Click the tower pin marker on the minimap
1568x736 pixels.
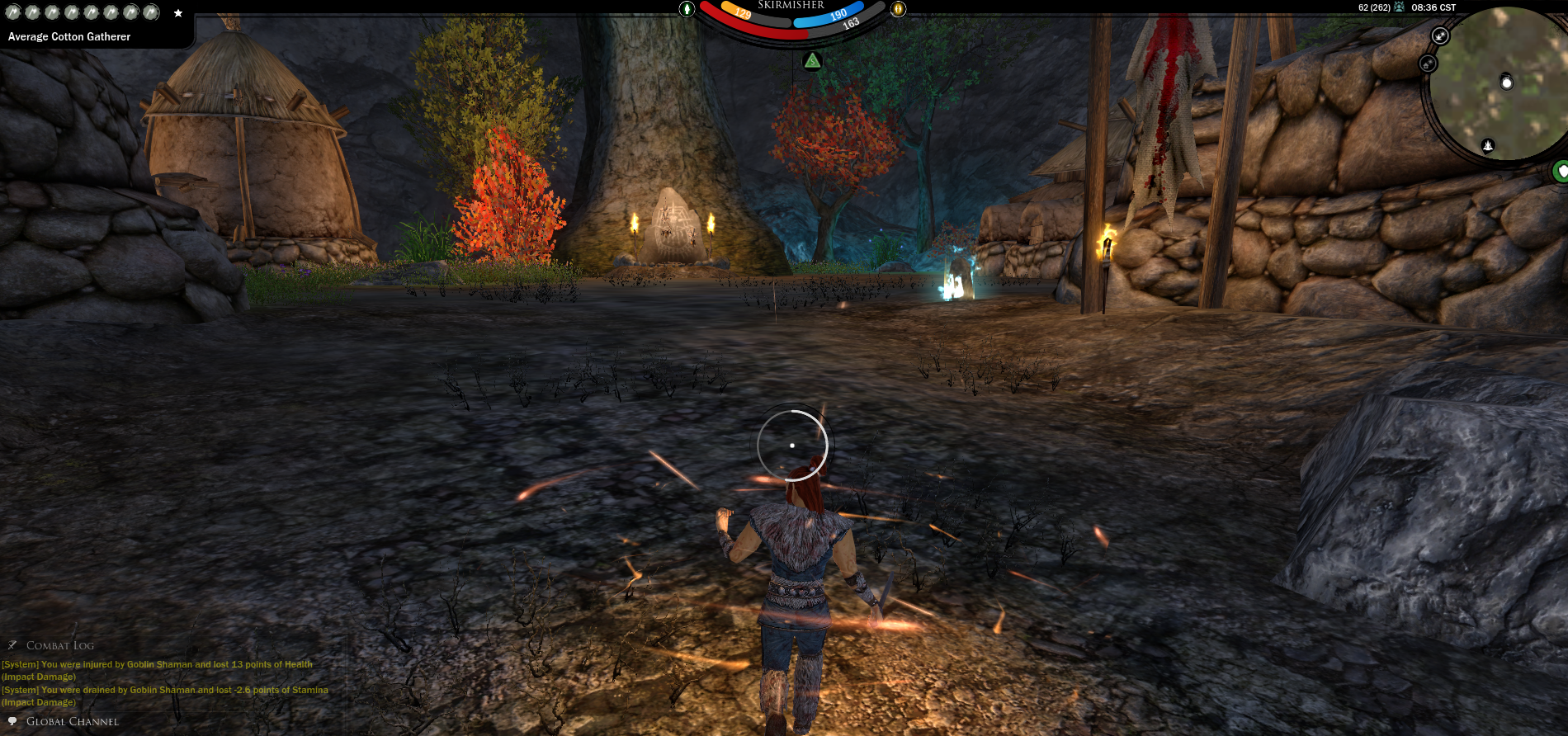tap(1488, 146)
